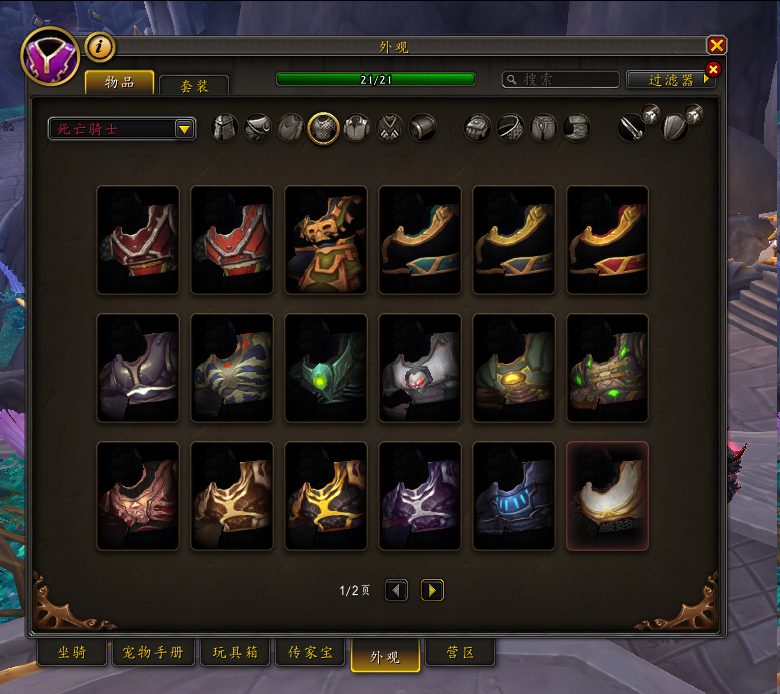
Task: Go to the next appearance page
Action: [x=432, y=591]
